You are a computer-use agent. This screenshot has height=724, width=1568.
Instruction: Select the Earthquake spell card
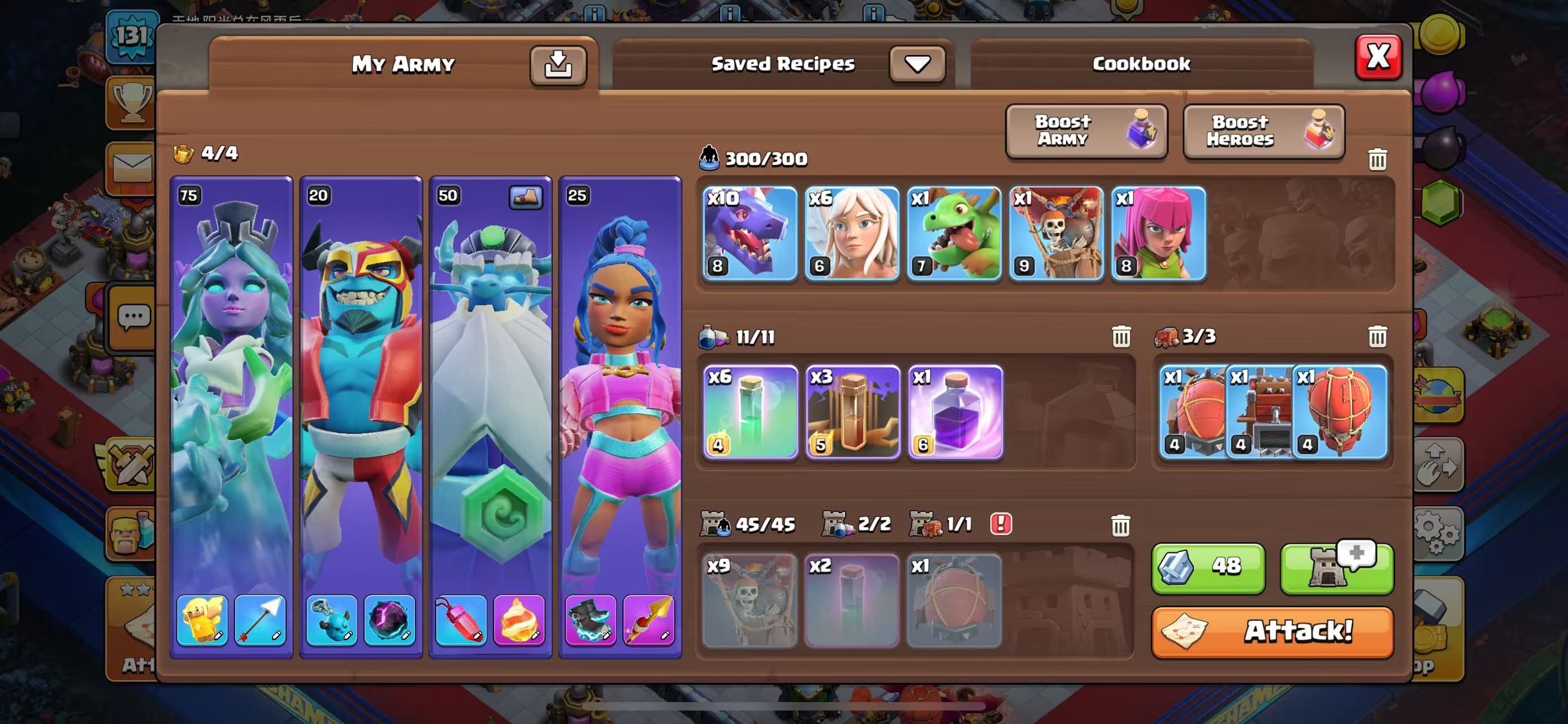pos(852,412)
